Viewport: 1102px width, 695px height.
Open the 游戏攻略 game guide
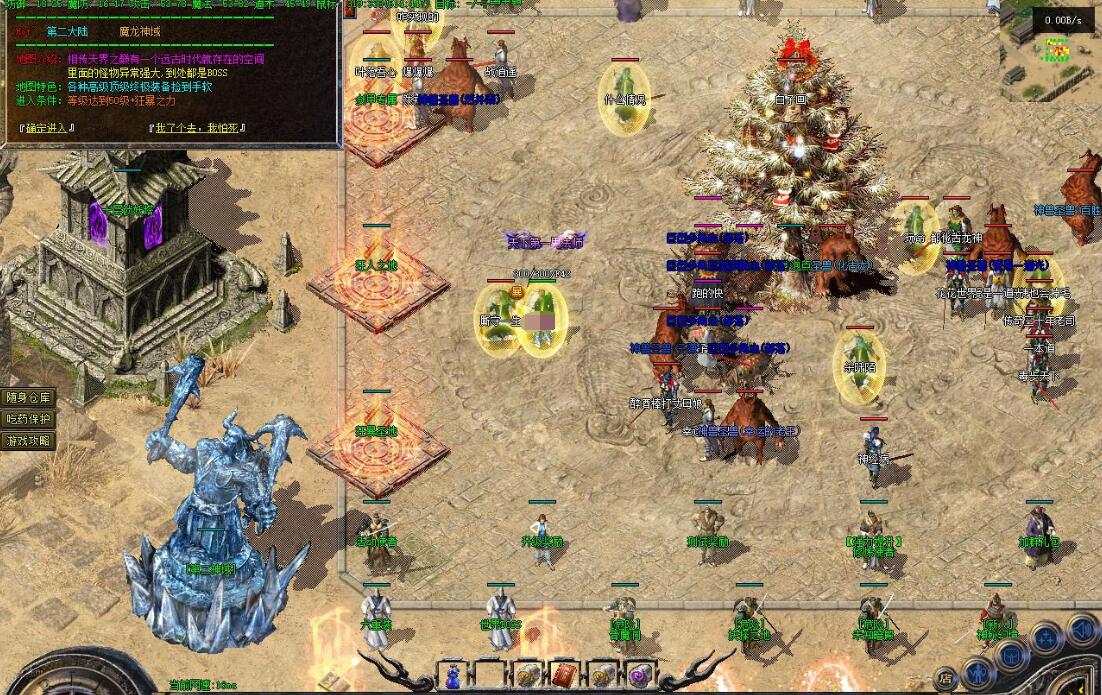coord(28,441)
